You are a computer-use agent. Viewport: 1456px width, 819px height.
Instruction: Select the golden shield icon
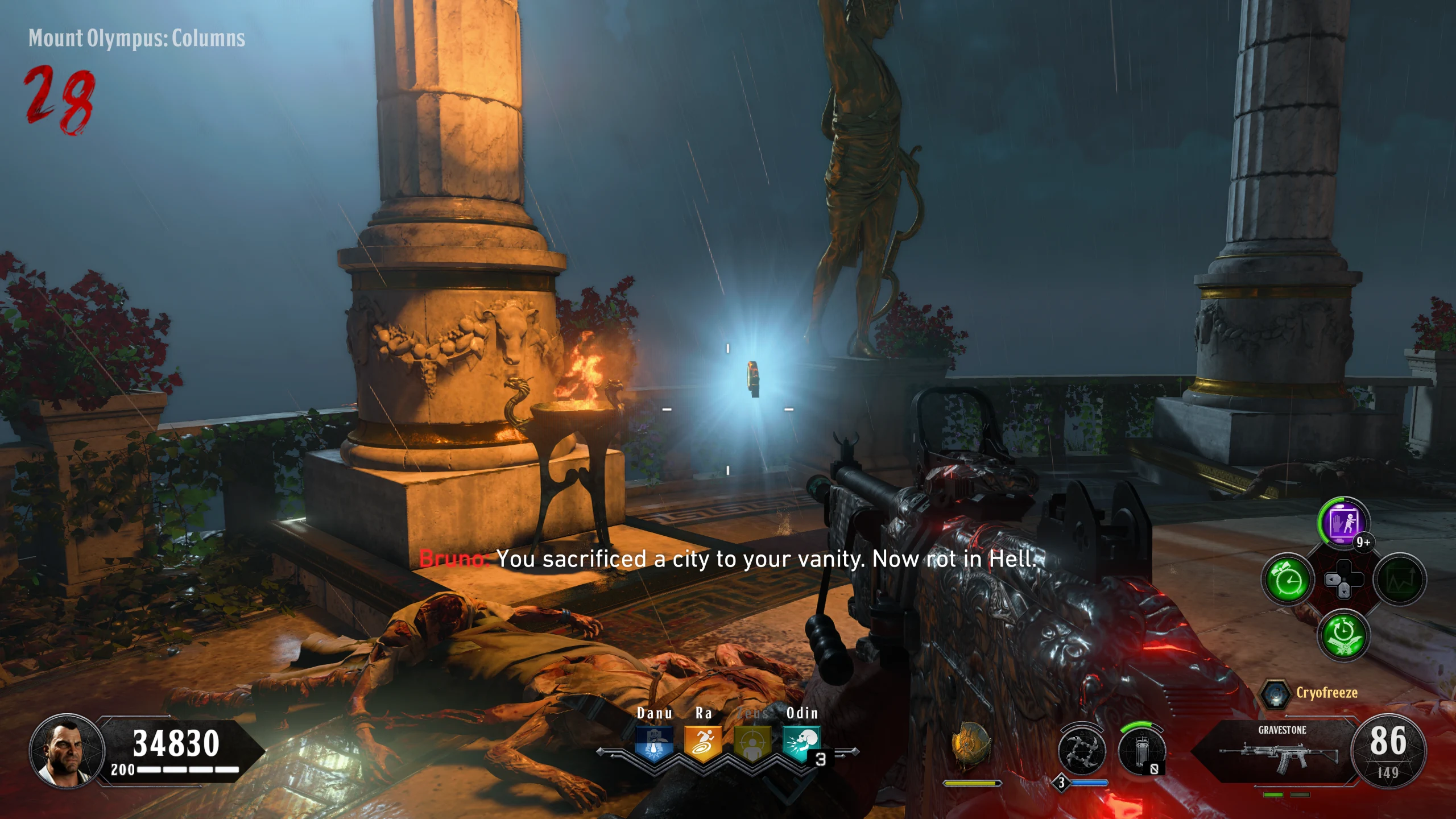click(x=971, y=745)
